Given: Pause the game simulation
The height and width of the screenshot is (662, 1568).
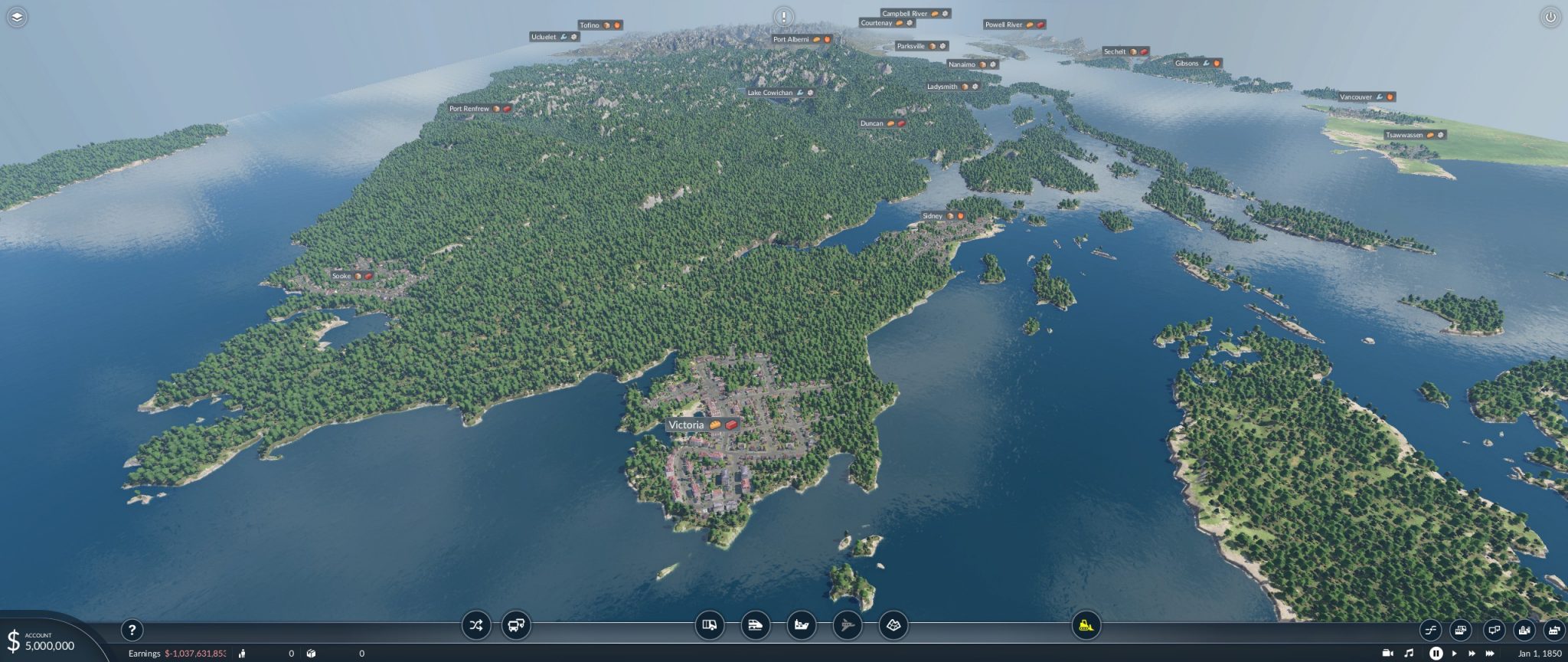Looking at the screenshot, I should pos(1437,654).
